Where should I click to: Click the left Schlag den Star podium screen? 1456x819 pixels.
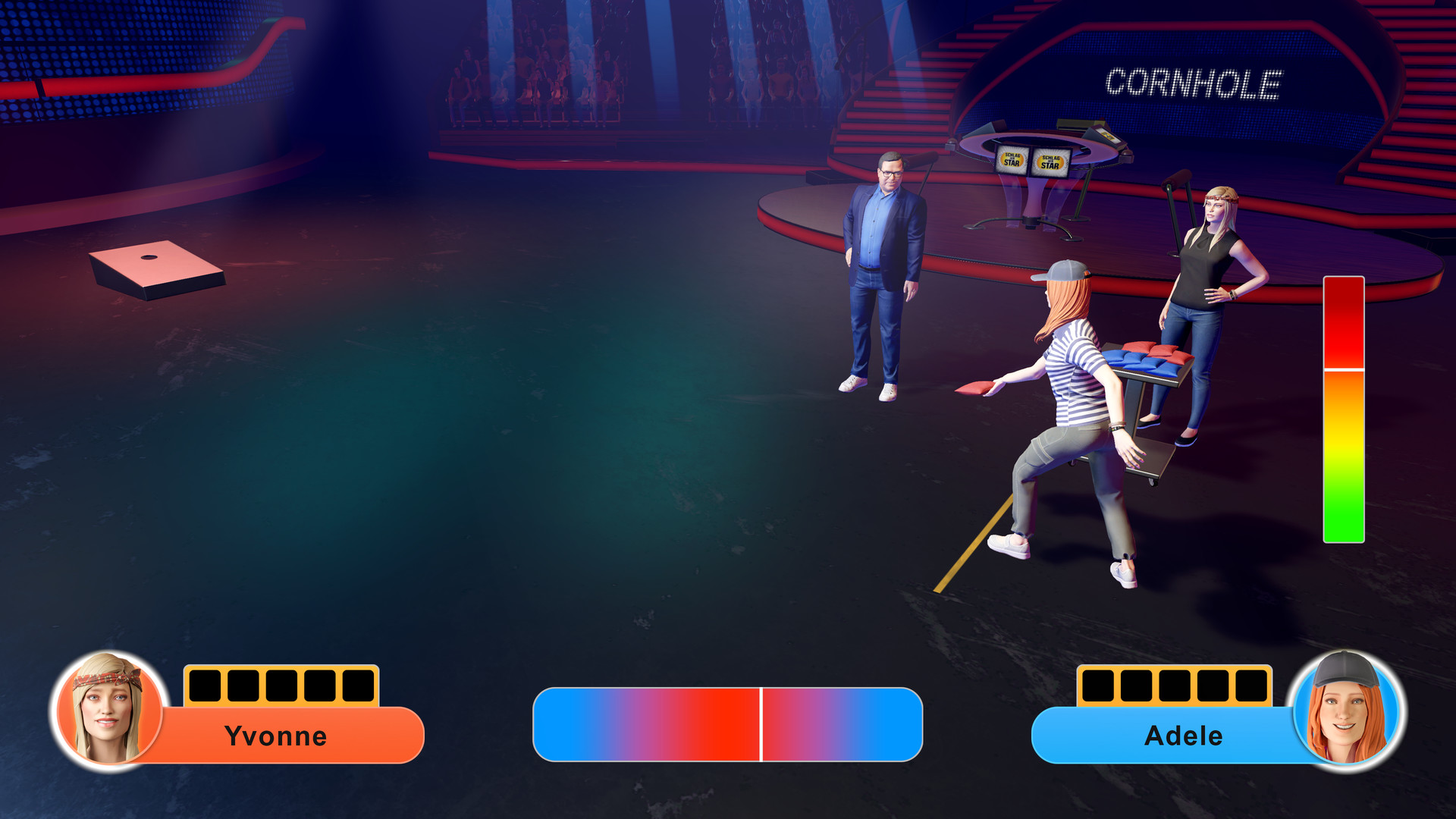[x=1014, y=160]
